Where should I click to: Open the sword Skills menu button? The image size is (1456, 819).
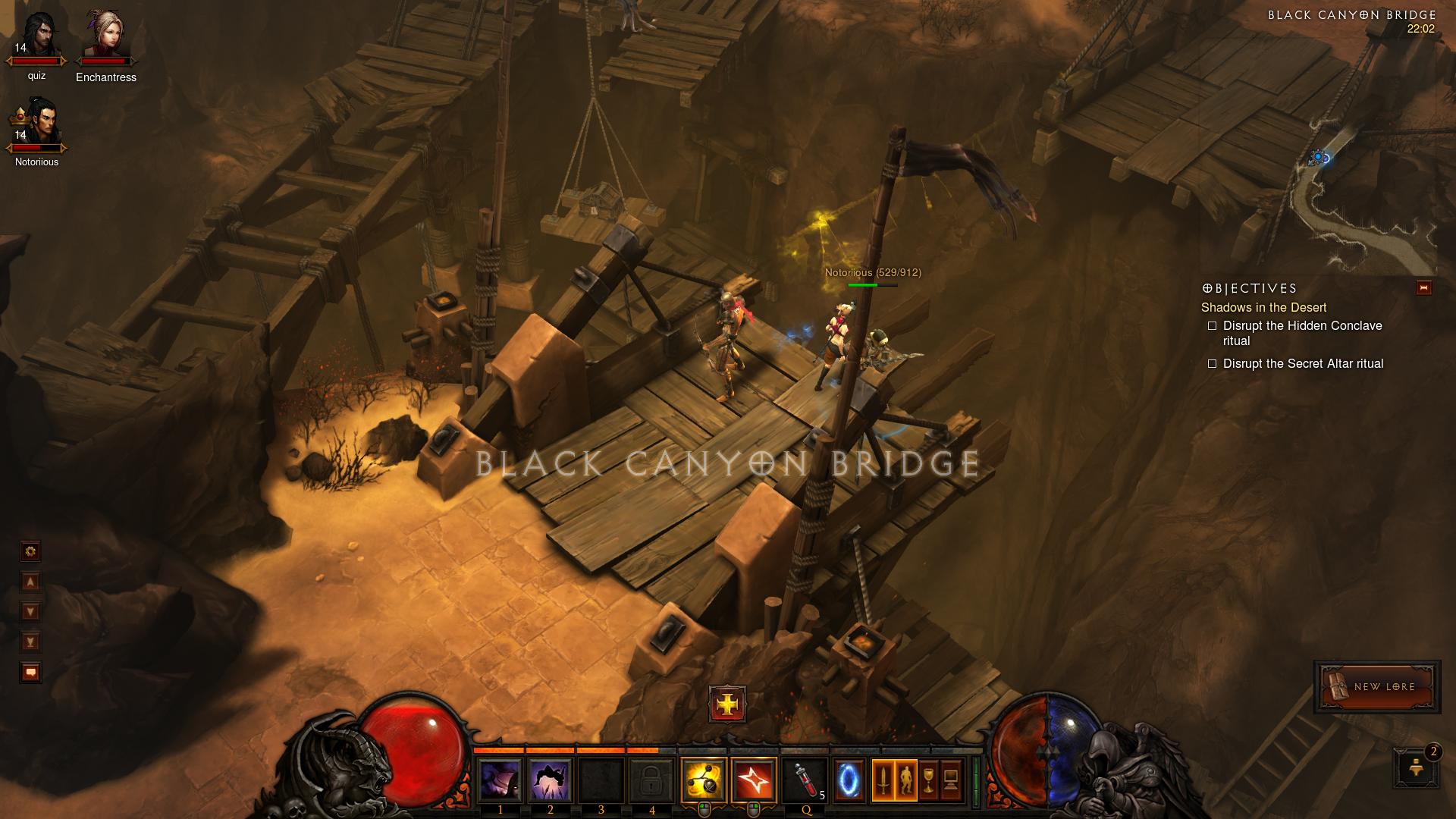coord(883,780)
